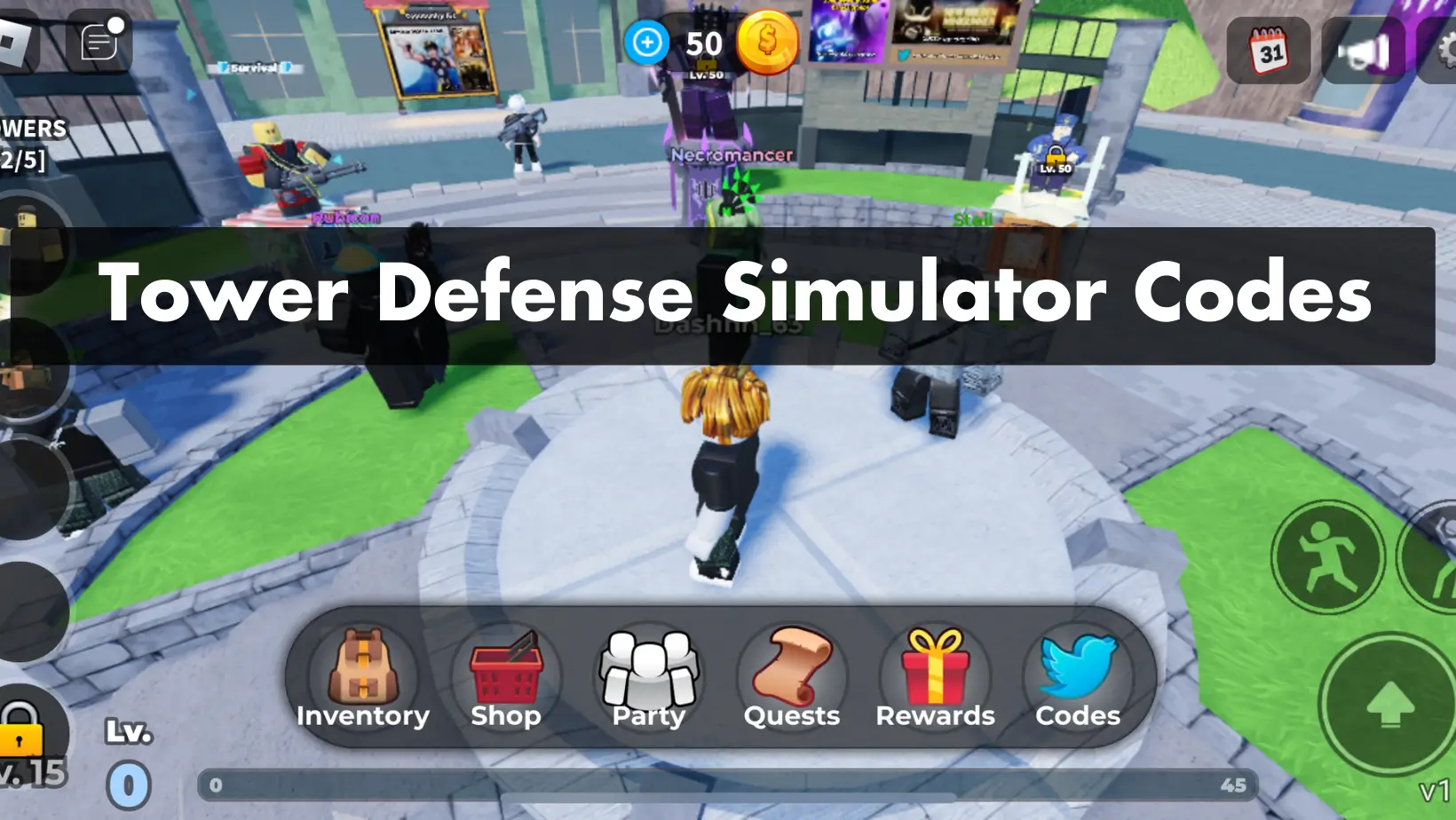Image resolution: width=1456 pixels, height=820 pixels.
Task: Open the daily rewards calendar icon
Action: pyautogui.click(x=1269, y=51)
